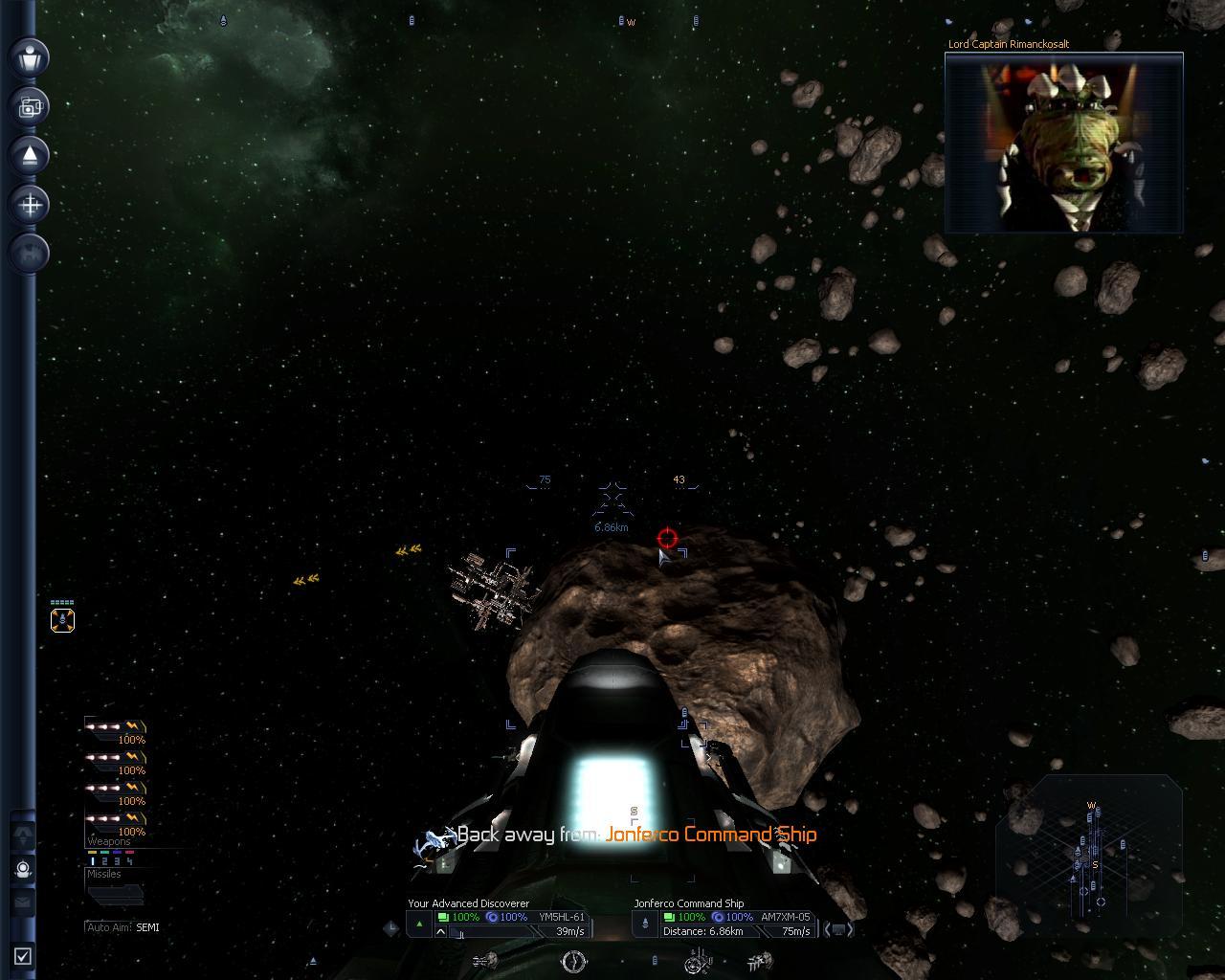Click the sector radar minimap
The width and height of the screenshot is (1225, 980).
[1091, 852]
